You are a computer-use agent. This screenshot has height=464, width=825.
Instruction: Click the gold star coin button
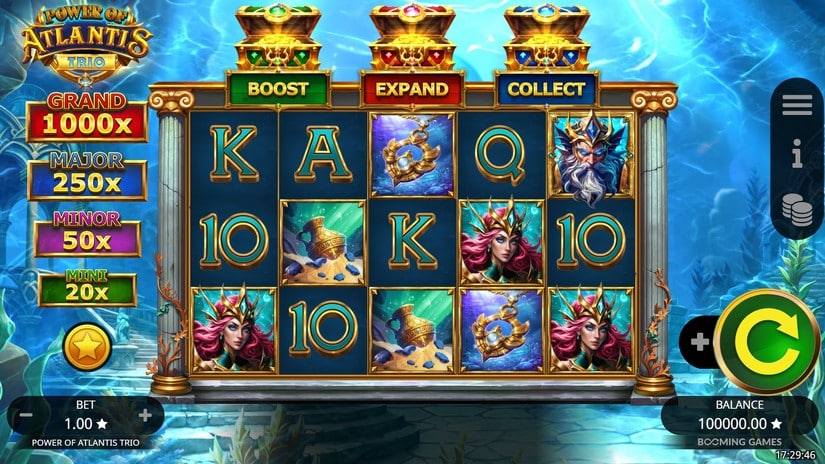click(87, 347)
